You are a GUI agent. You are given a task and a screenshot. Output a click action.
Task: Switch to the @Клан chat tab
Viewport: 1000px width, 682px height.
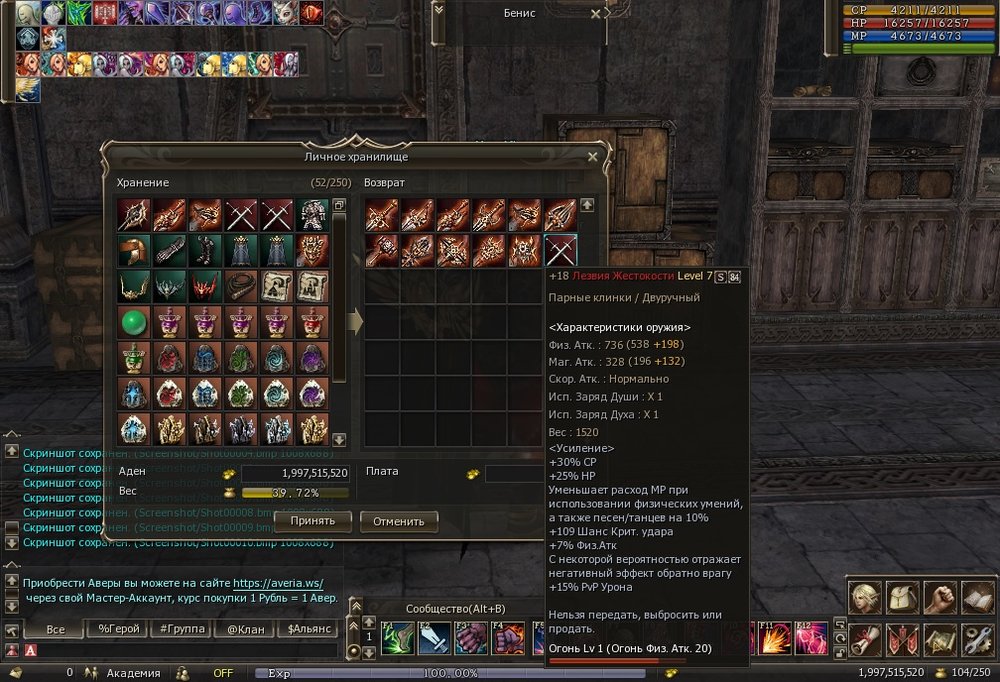pyautogui.click(x=244, y=629)
